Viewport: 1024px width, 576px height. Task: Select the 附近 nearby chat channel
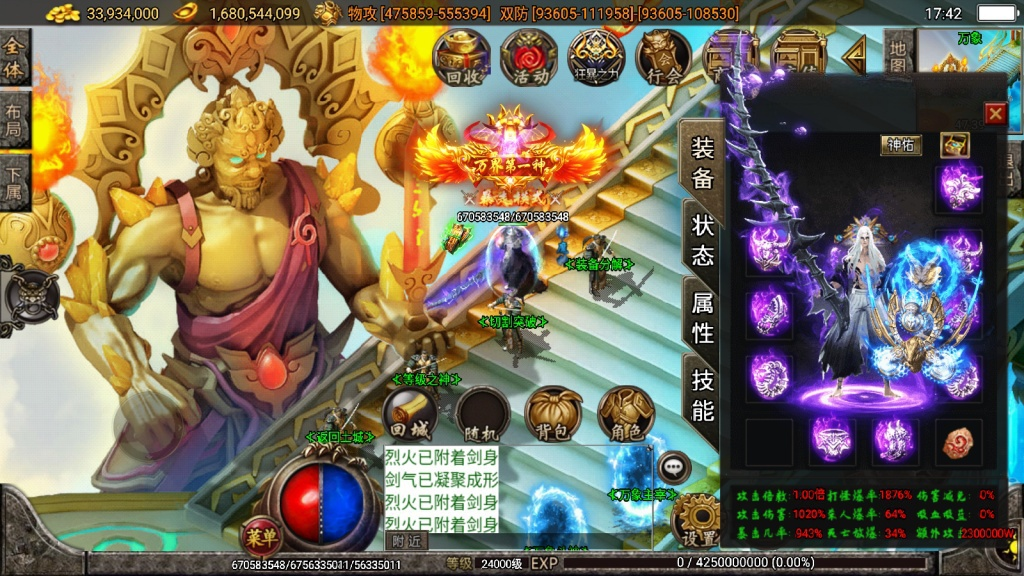tap(406, 540)
